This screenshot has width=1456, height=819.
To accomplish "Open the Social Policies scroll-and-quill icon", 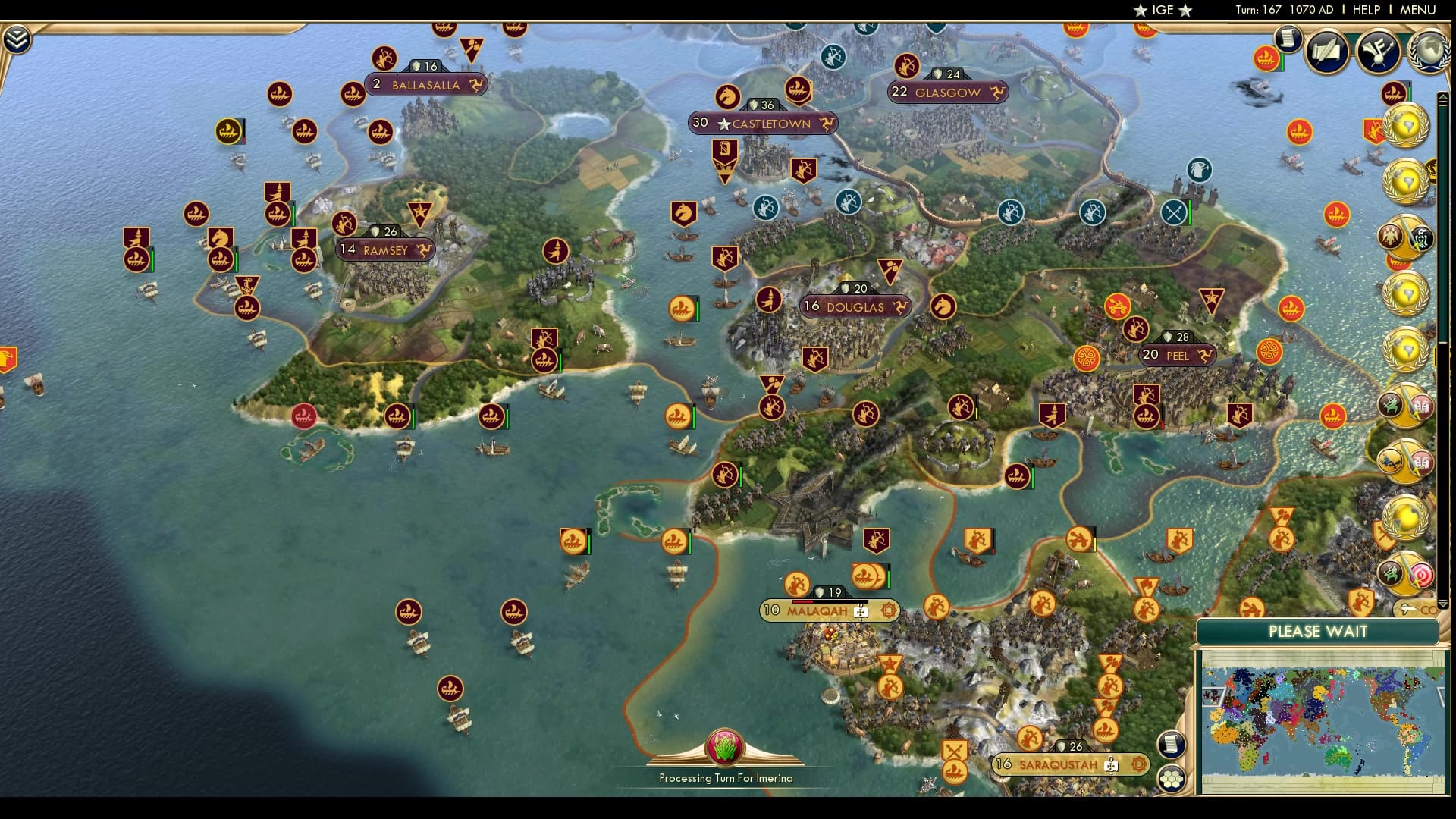I will [1327, 51].
